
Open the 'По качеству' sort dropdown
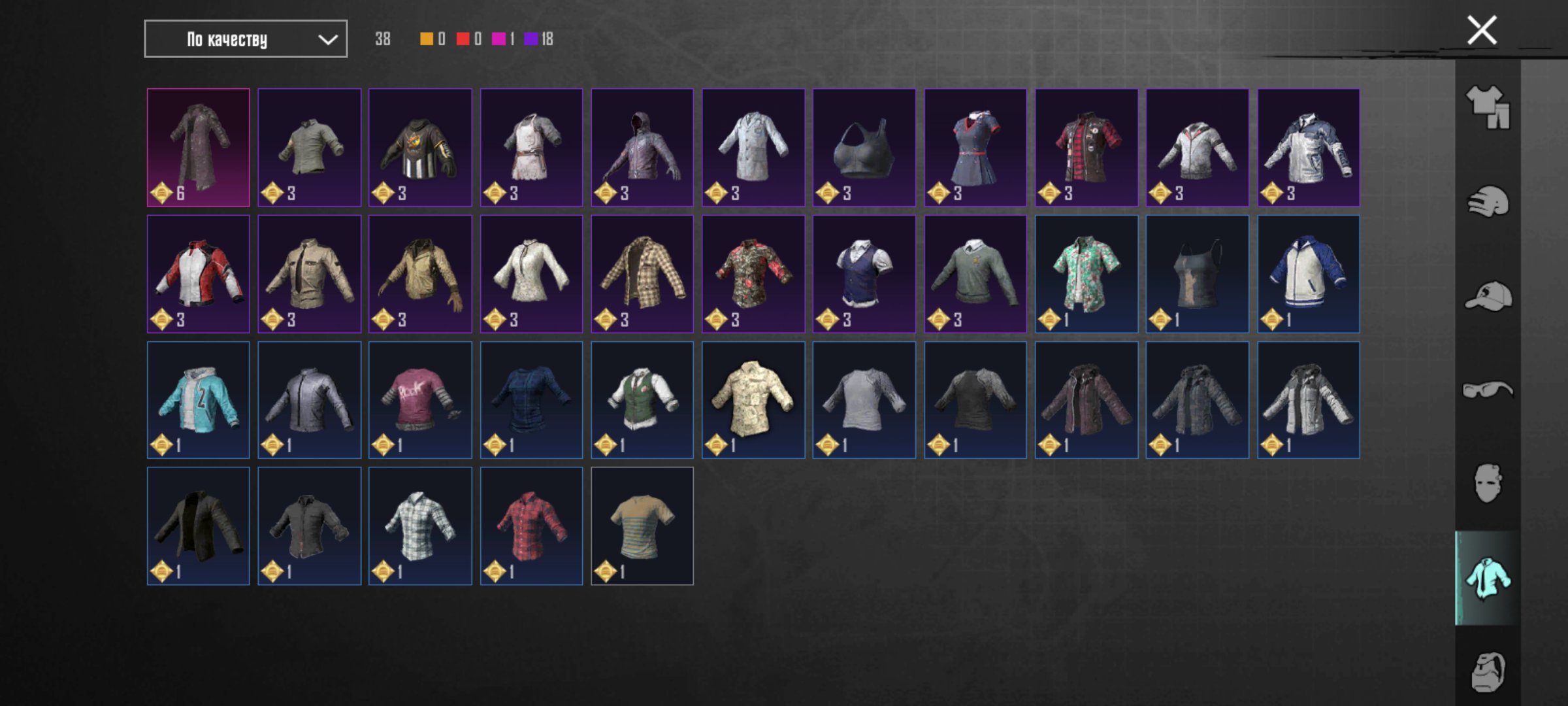246,39
